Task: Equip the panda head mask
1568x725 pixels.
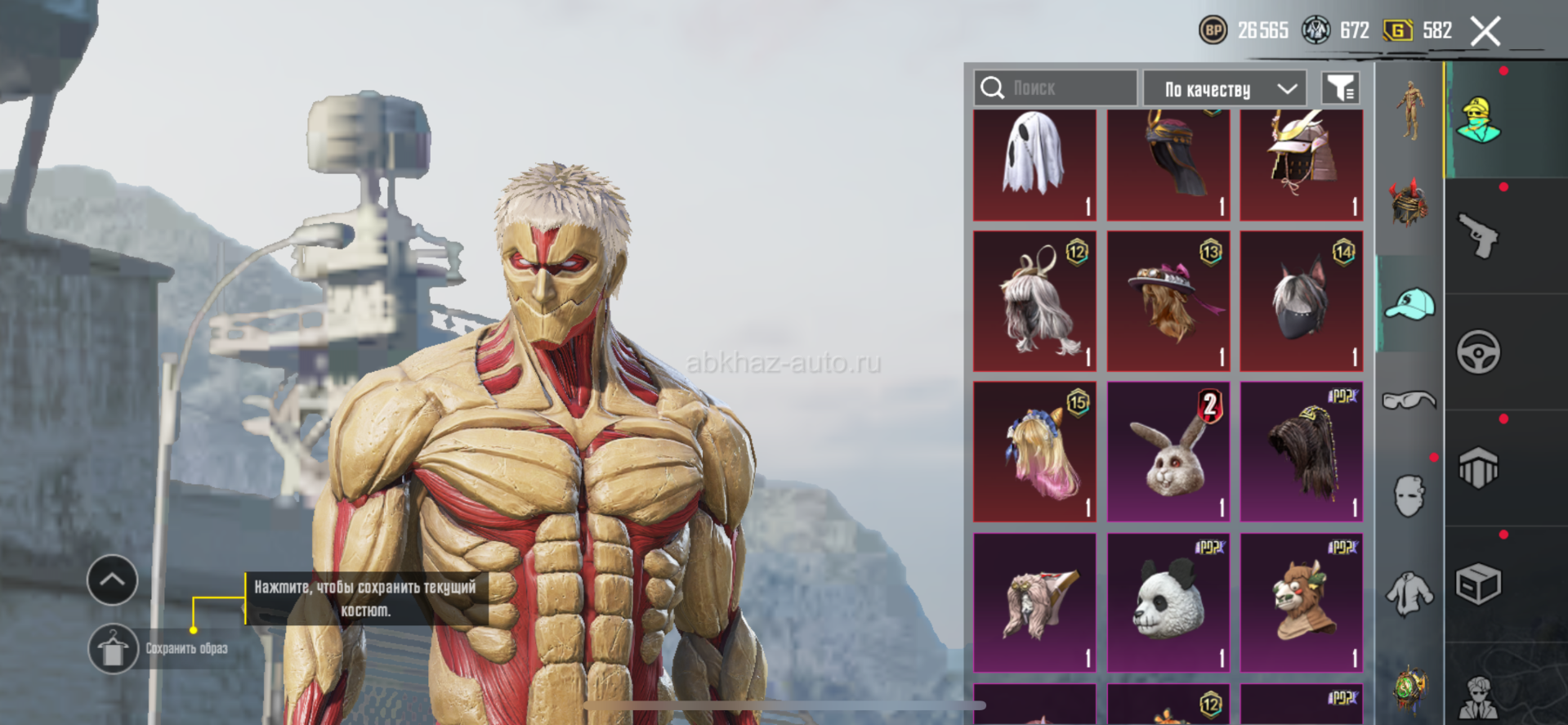Action: click(x=1168, y=602)
